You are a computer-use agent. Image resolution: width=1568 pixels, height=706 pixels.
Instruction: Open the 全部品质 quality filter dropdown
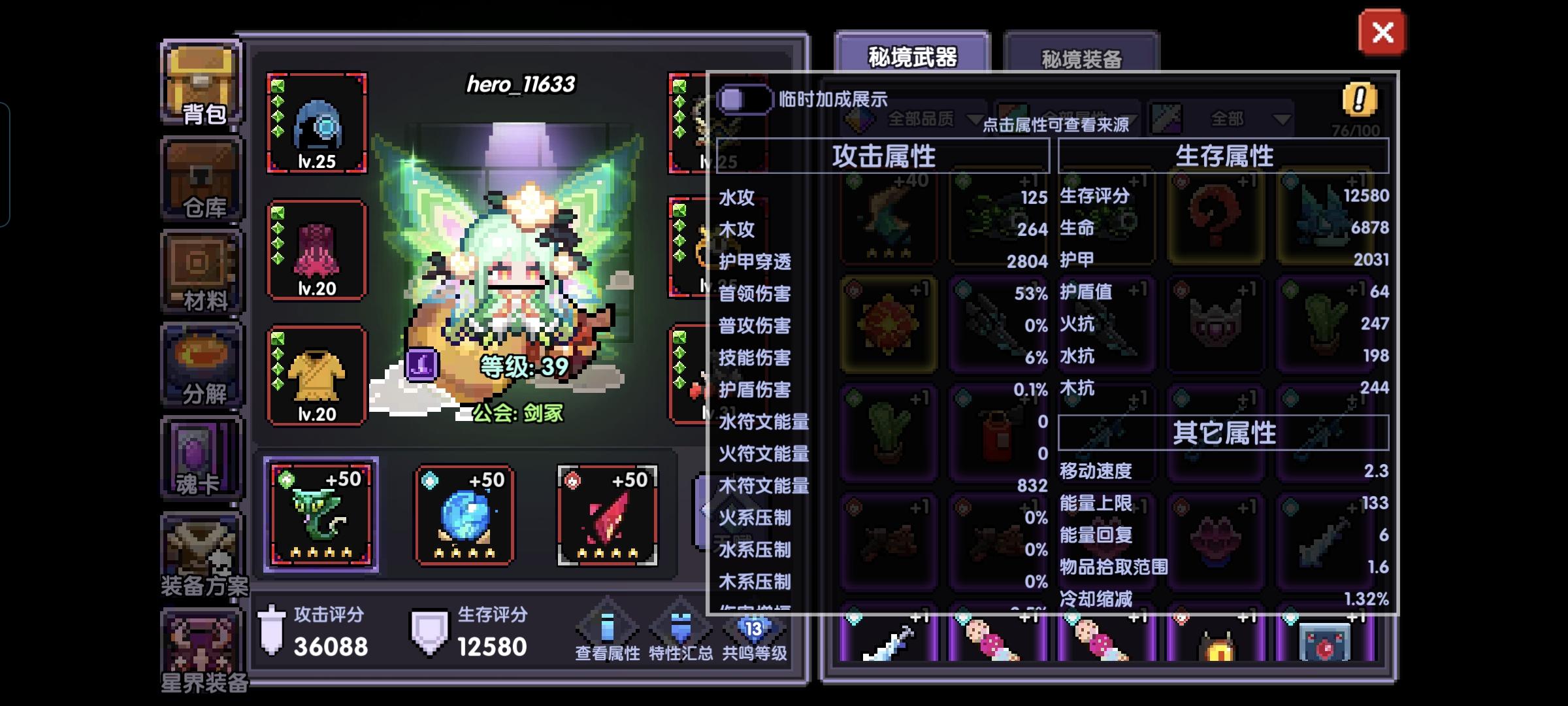918,118
